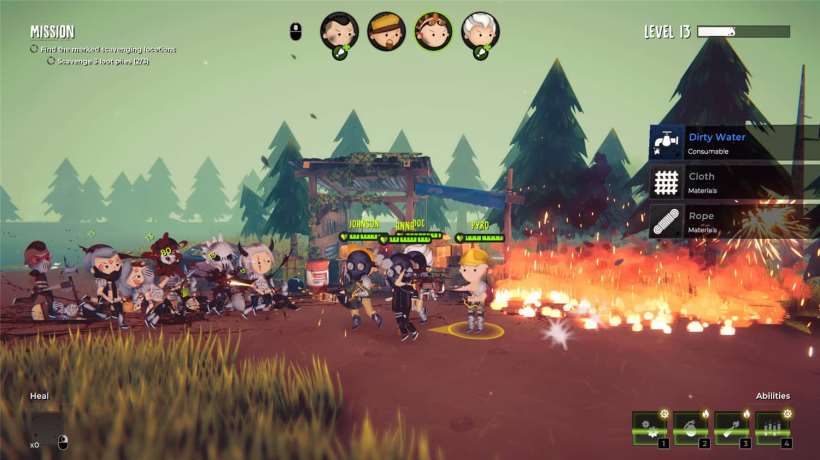
Task: Click the Dirty Water loot entry
Action: point(734,143)
